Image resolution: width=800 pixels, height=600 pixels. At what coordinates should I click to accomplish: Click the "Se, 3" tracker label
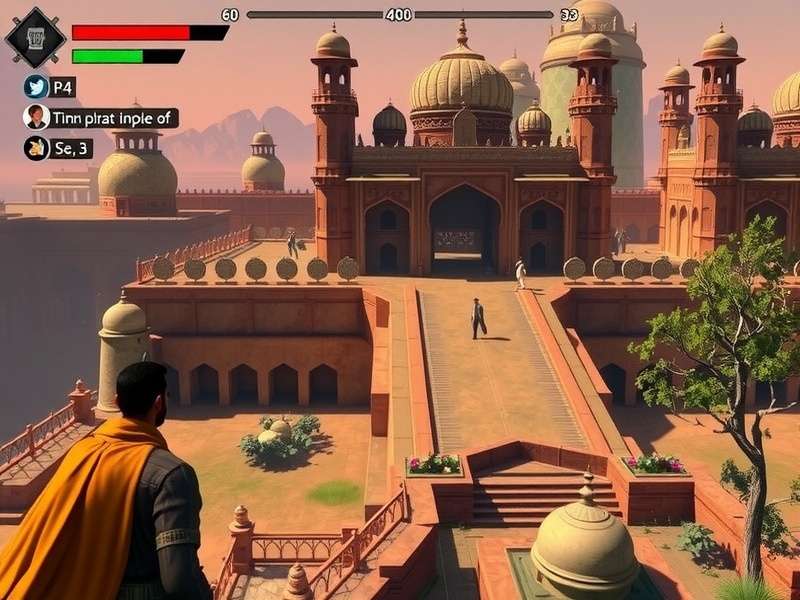(73, 148)
